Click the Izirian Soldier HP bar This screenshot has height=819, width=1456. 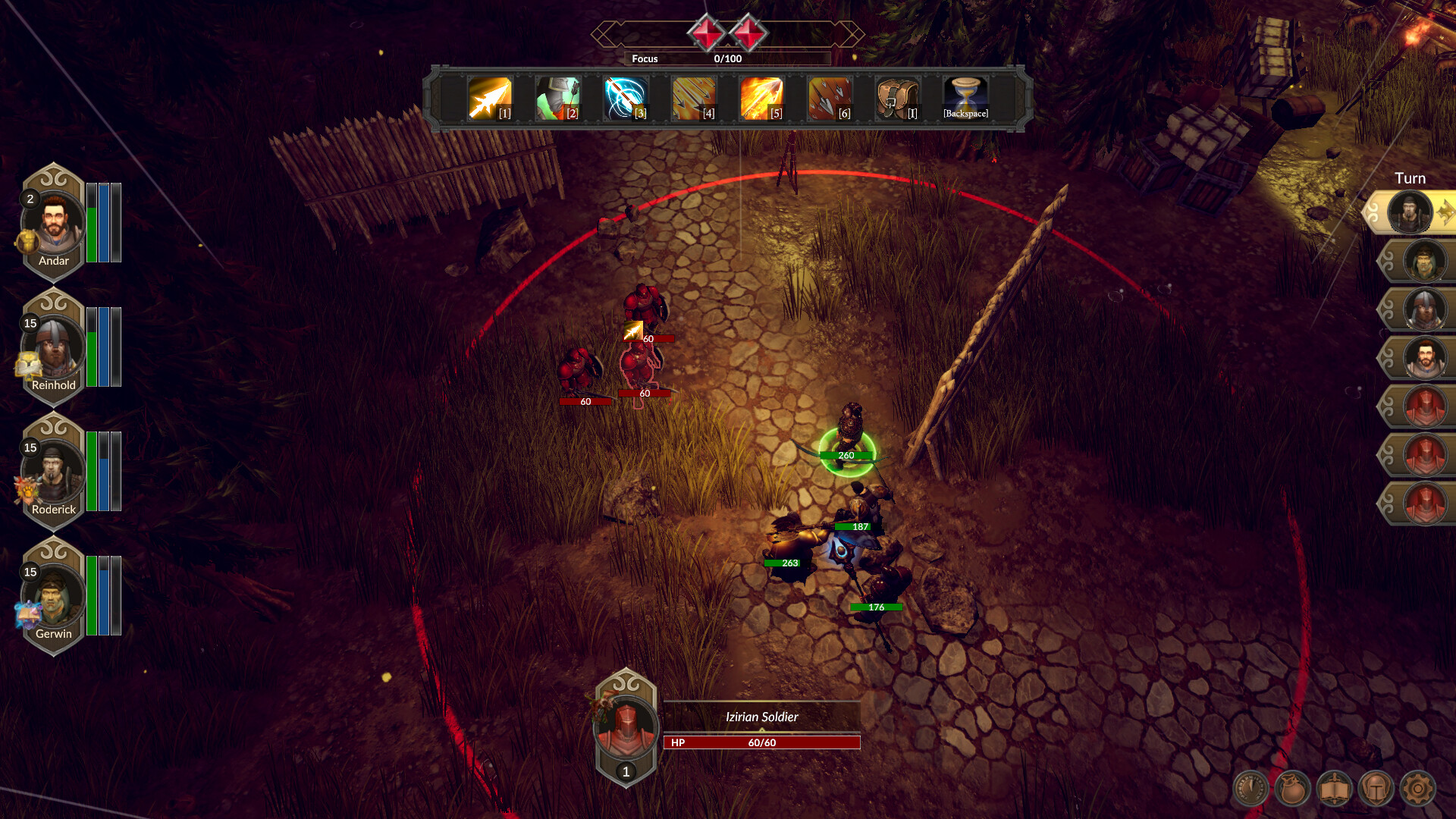coord(761,742)
